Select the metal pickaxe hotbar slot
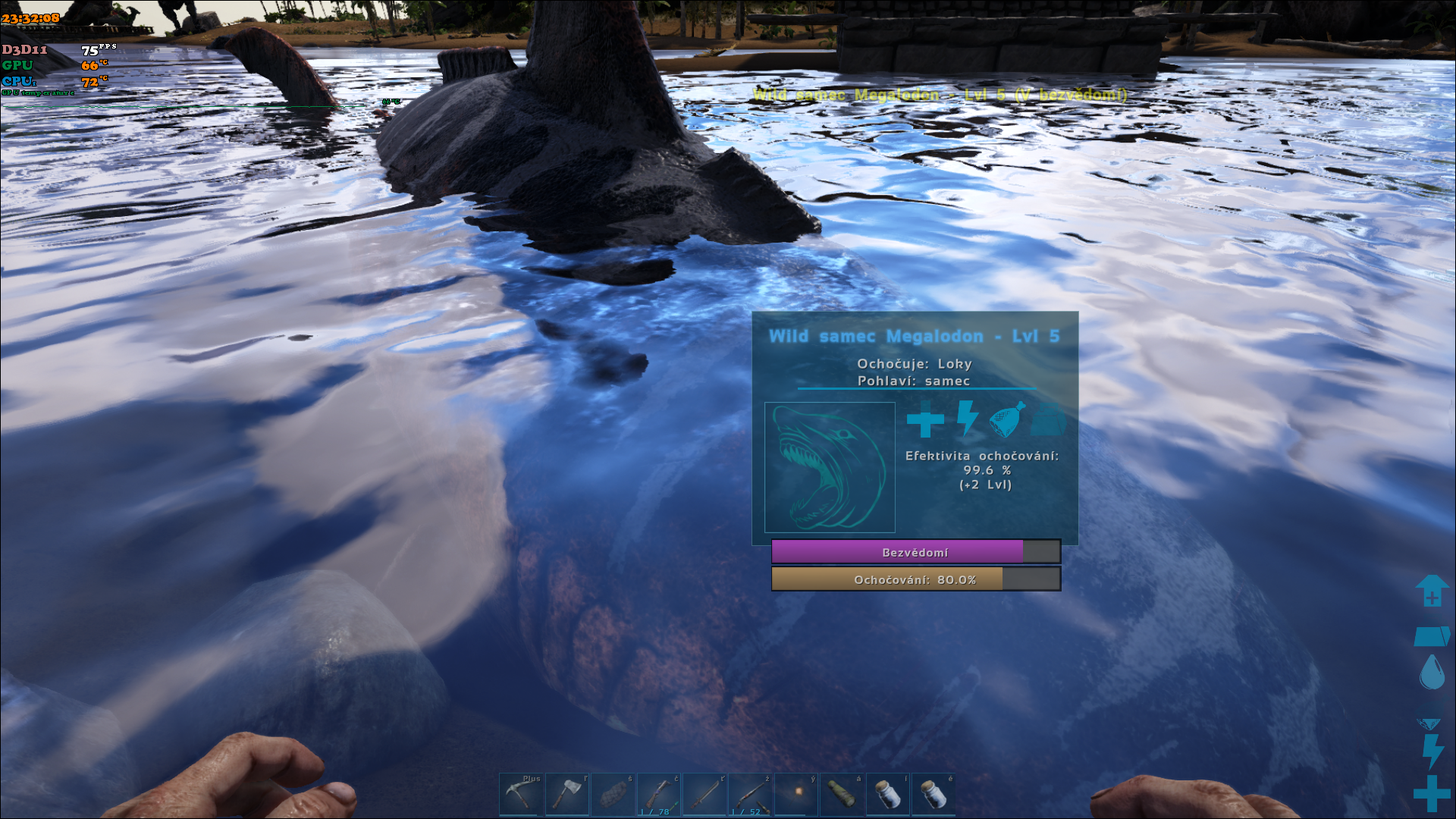 (521, 794)
